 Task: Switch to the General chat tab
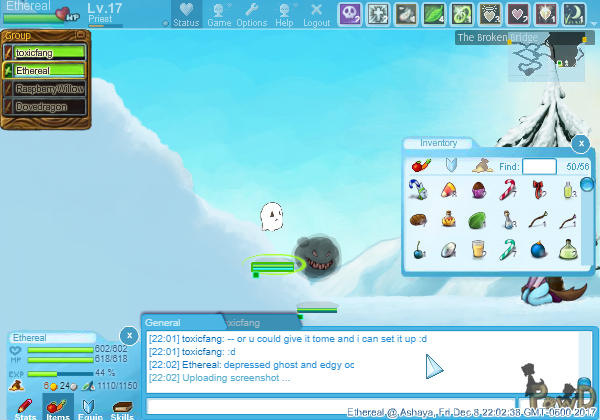164,323
